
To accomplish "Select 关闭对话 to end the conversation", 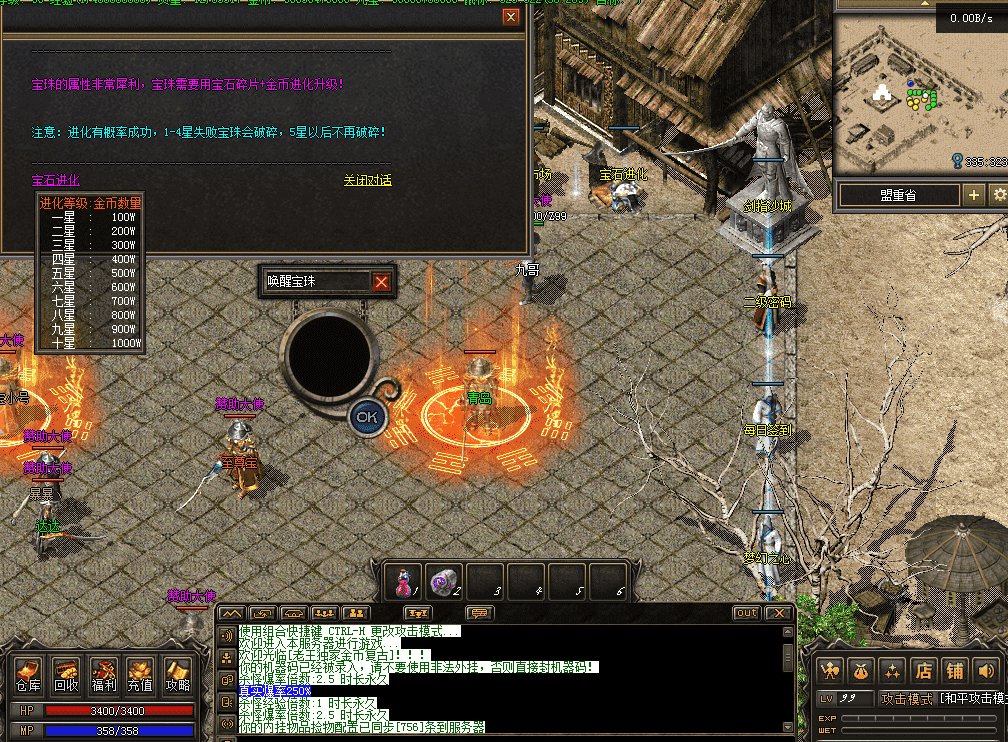I will pos(367,180).
